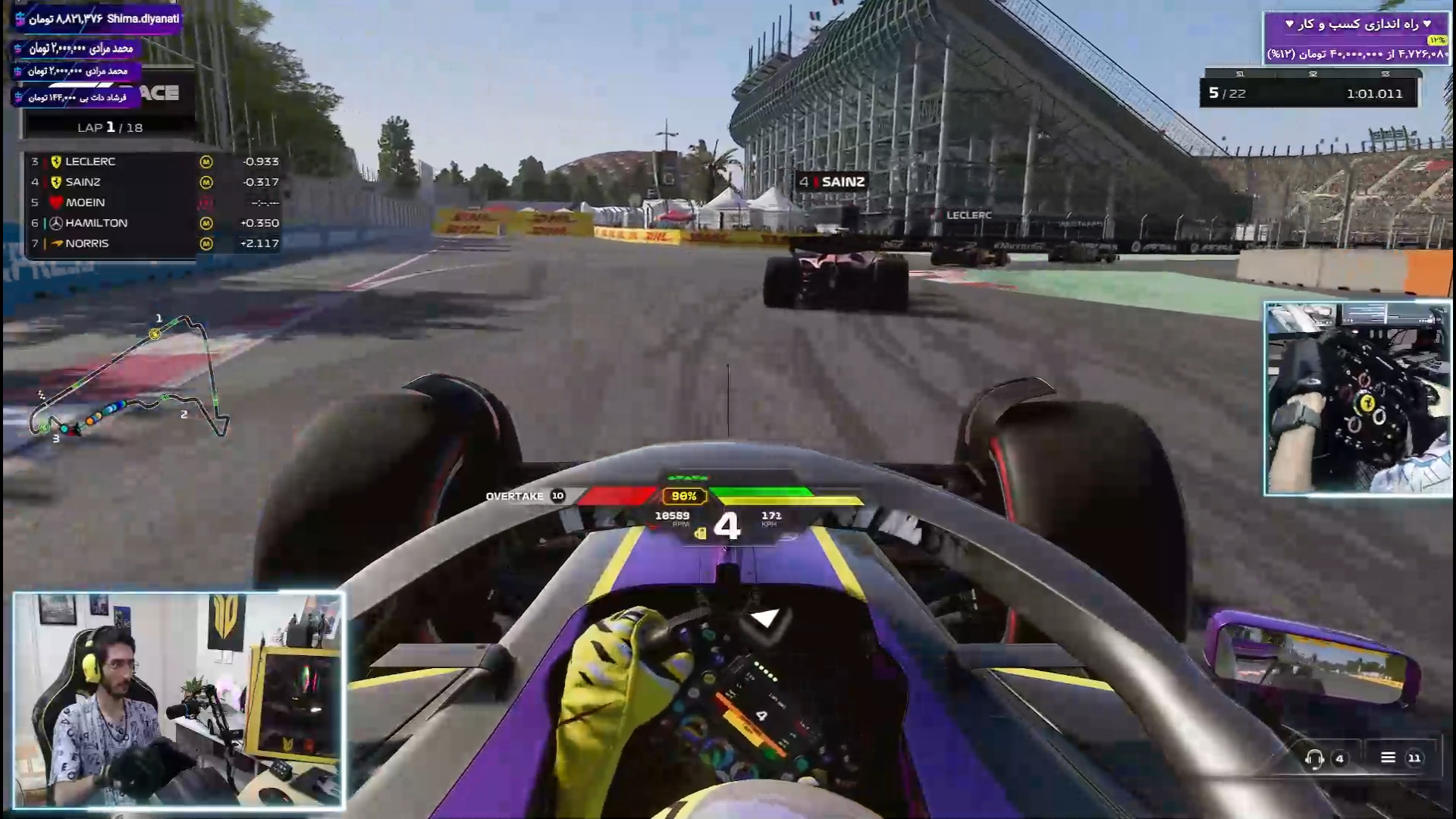Click the headset radio icon
The width and height of the screenshot is (1456, 819).
[x=1314, y=758]
